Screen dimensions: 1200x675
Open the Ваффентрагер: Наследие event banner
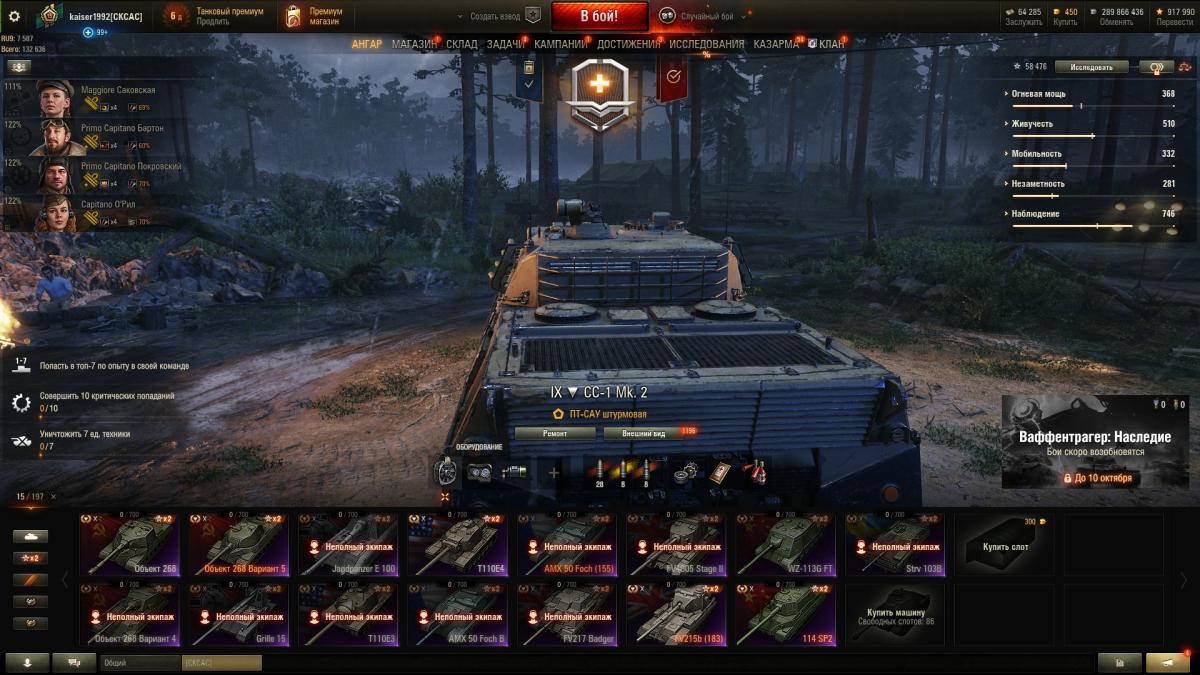pyautogui.click(x=1094, y=442)
